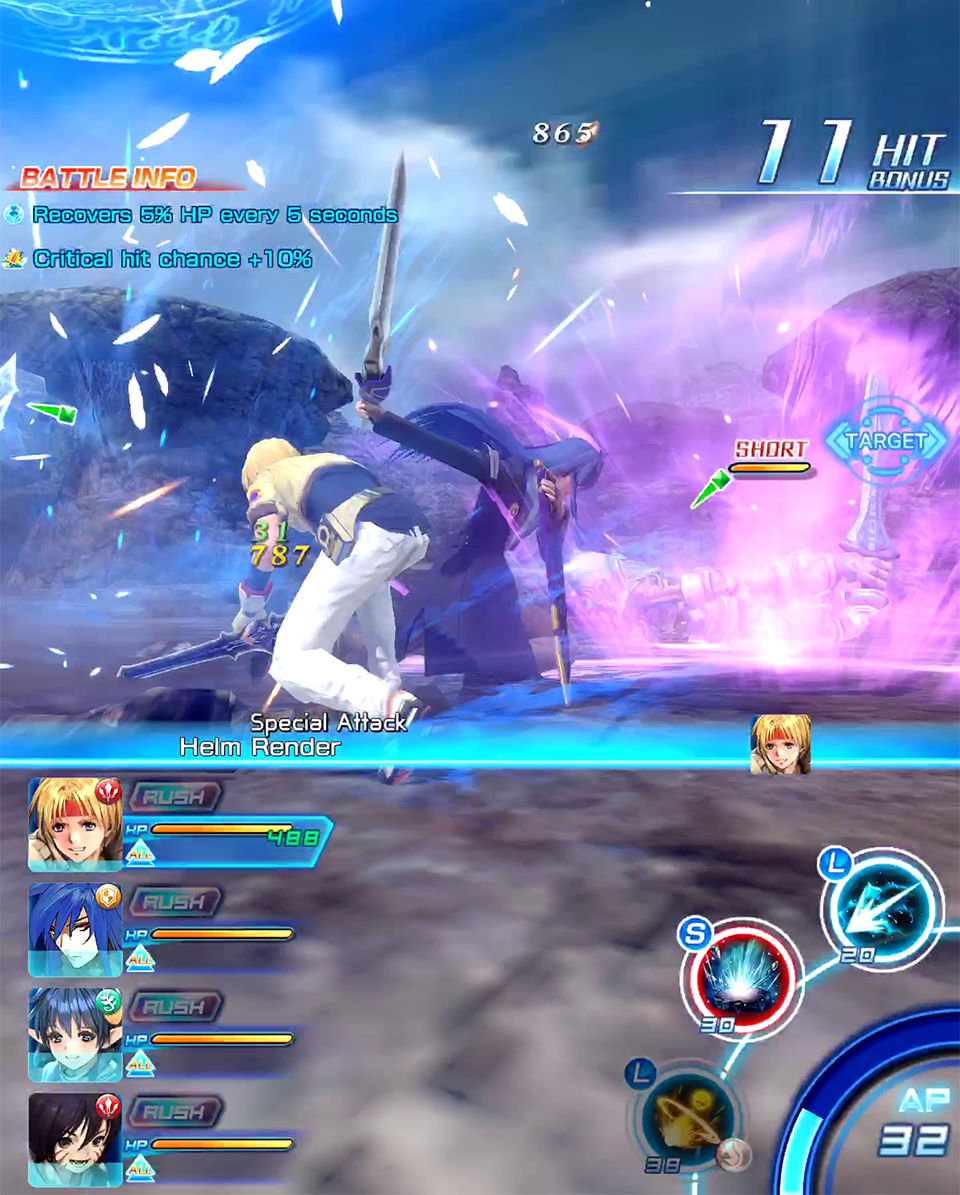This screenshot has width=960, height=1195.
Task: Select the dark-haired grinning character portrait
Action: tap(75, 1138)
